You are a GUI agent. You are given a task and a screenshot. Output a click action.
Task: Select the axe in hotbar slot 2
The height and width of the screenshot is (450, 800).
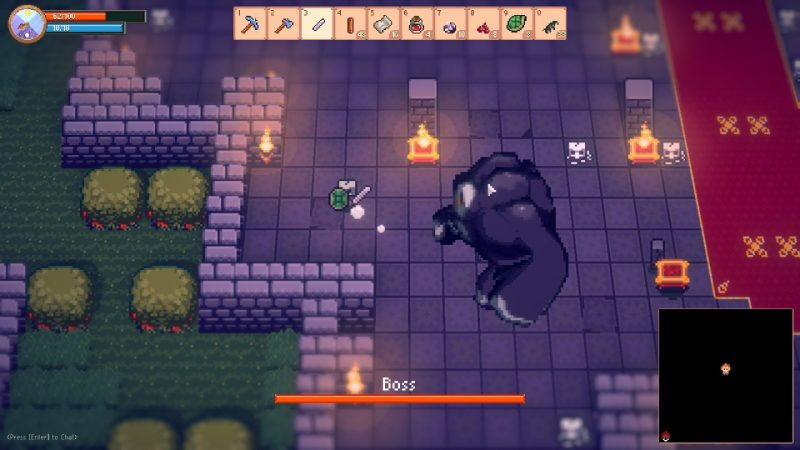[284, 23]
